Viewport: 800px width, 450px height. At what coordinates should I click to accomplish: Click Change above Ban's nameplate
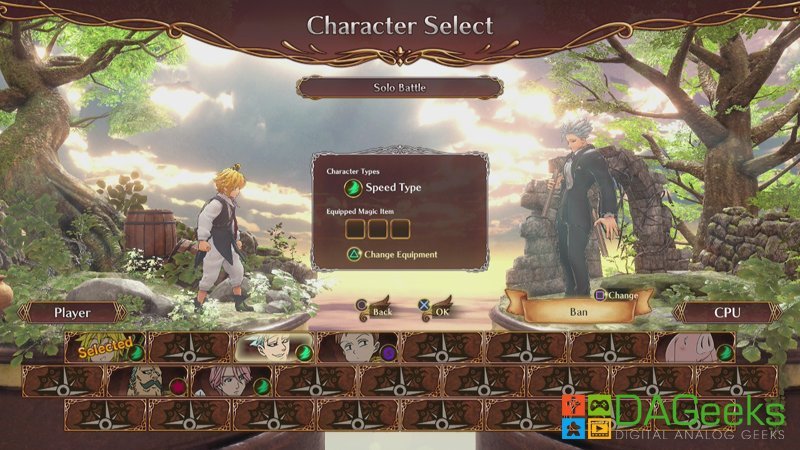tap(615, 295)
